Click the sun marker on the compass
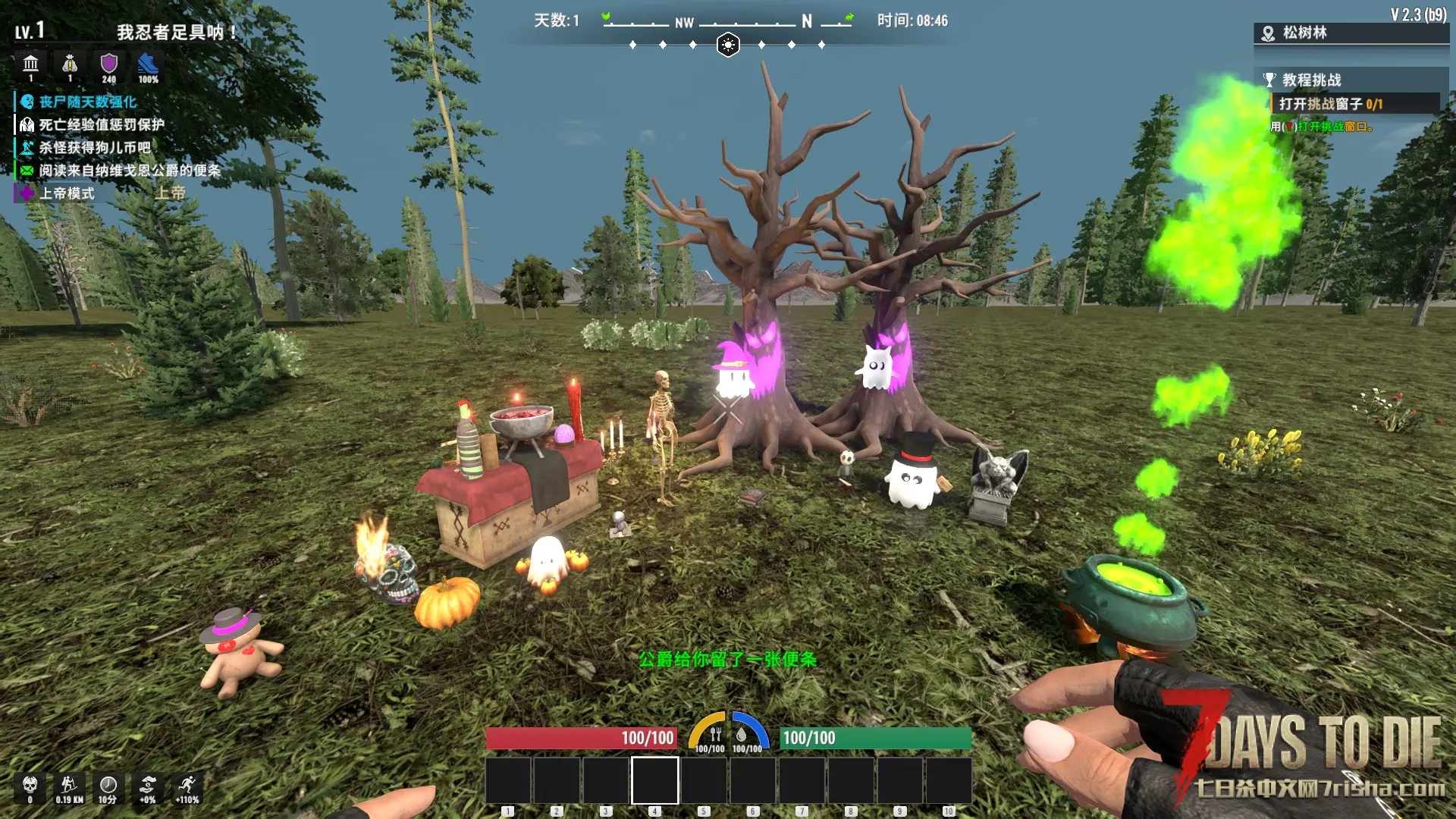1456x819 pixels. coord(728,45)
